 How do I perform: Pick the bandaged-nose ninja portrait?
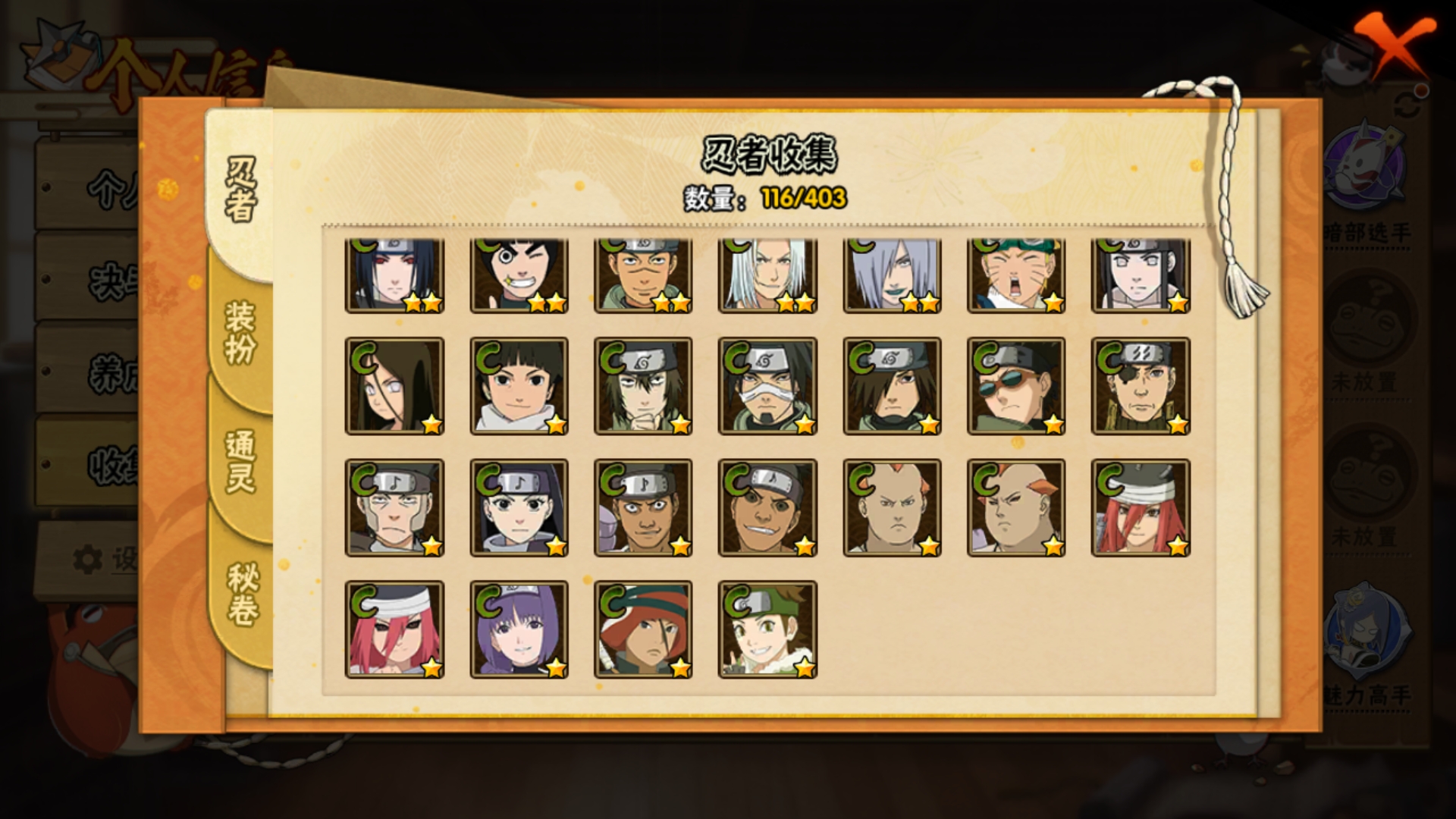pos(767,386)
